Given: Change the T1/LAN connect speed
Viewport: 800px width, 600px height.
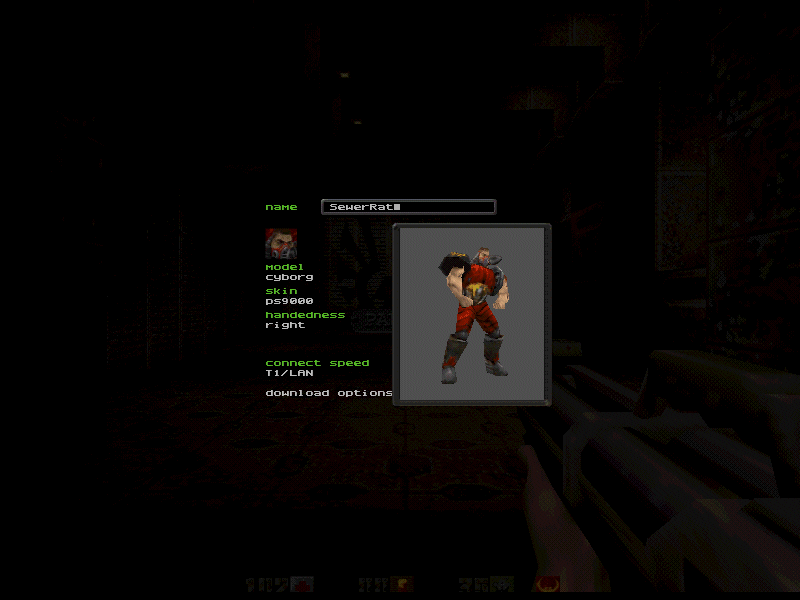Looking at the screenshot, I should click(289, 373).
